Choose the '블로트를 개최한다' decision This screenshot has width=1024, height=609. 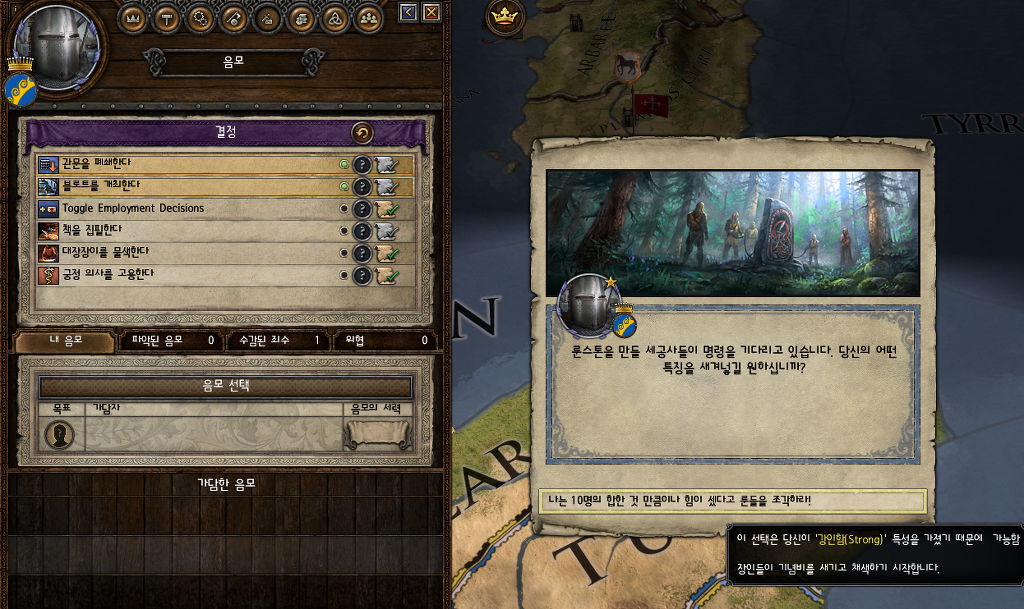click(x=190, y=186)
